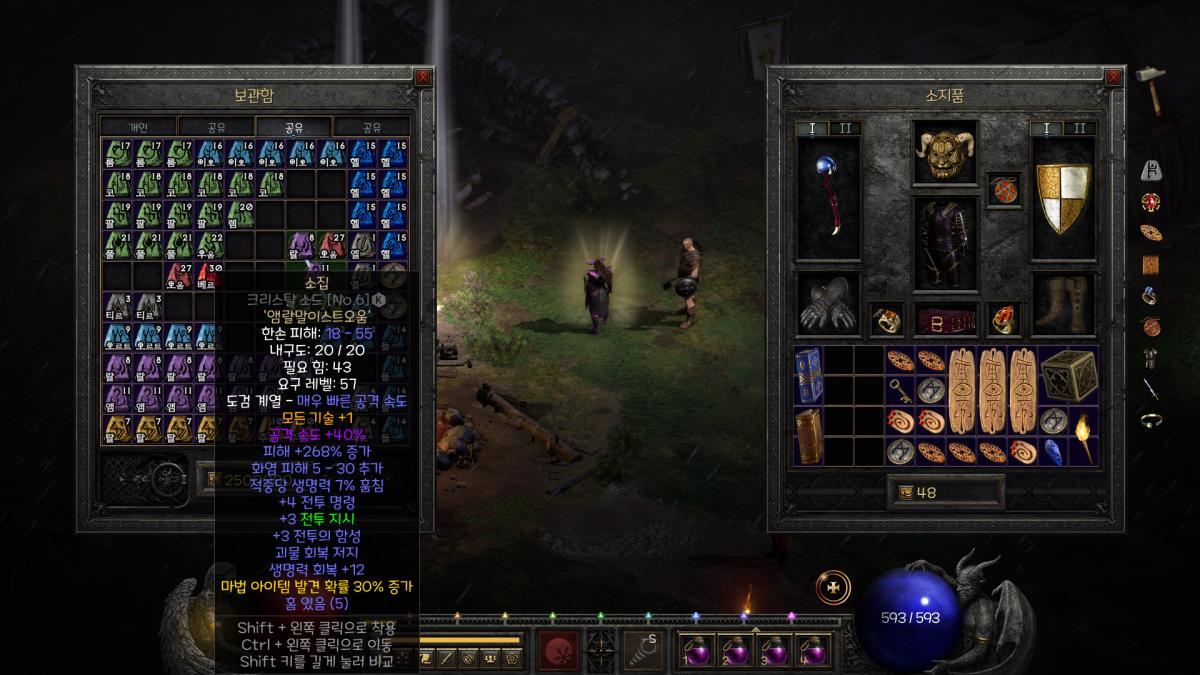Click the equipped amulet slot
1200x675 pixels.
click(x=1004, y=190)
